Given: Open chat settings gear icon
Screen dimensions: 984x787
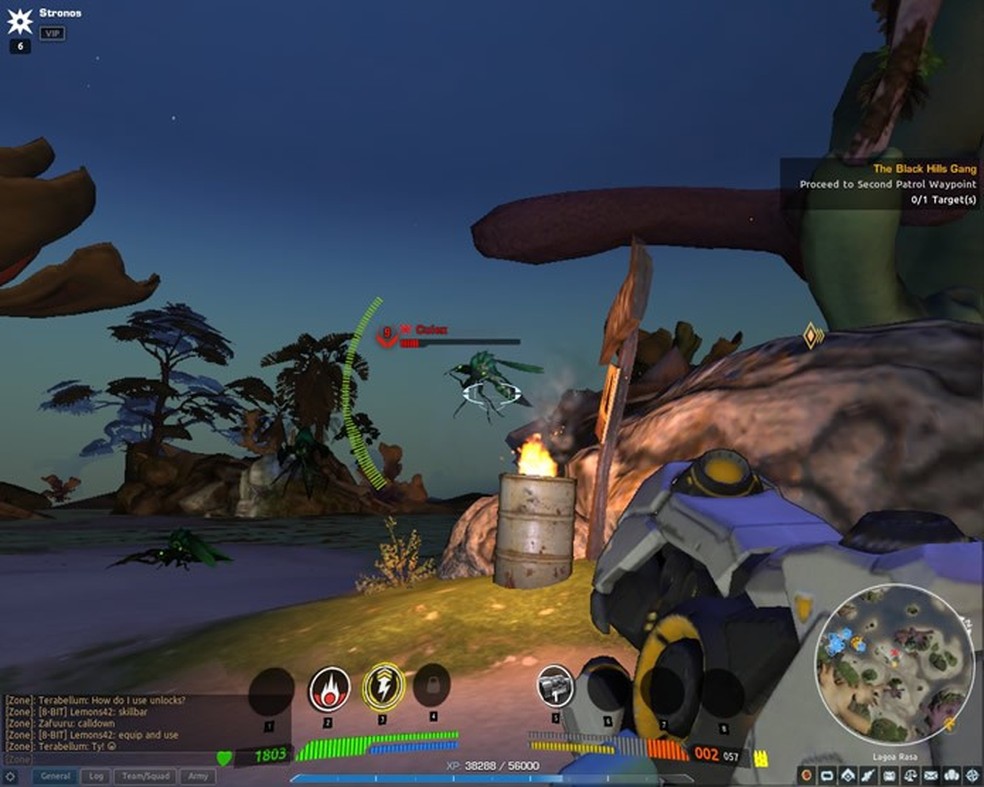Looking at the screenshot, I should 10,776.
